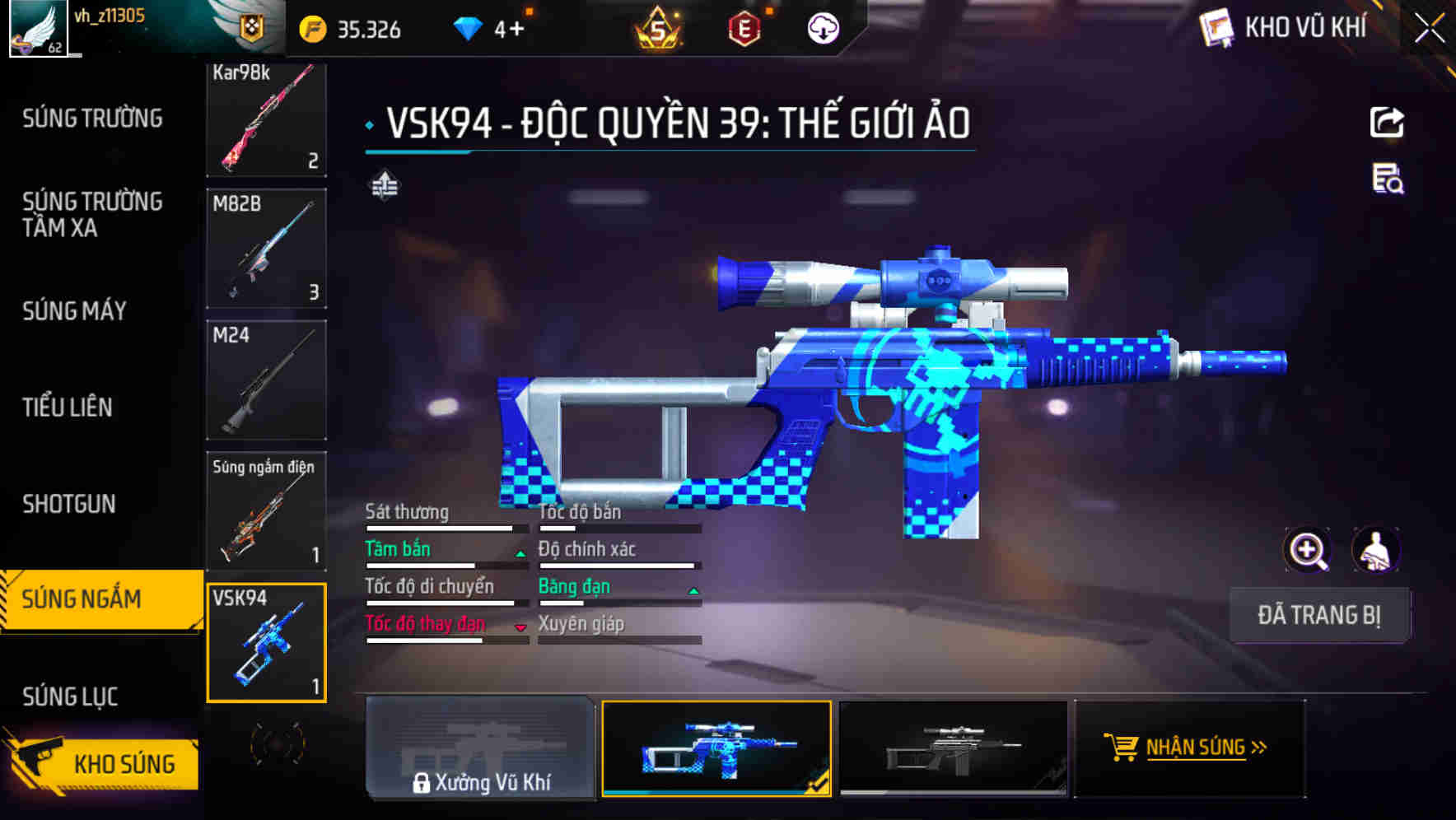Click the cloud download icon in the top bar
Image resolution: width=1456 pixels, height=820 pixels.
click(822, 27)
